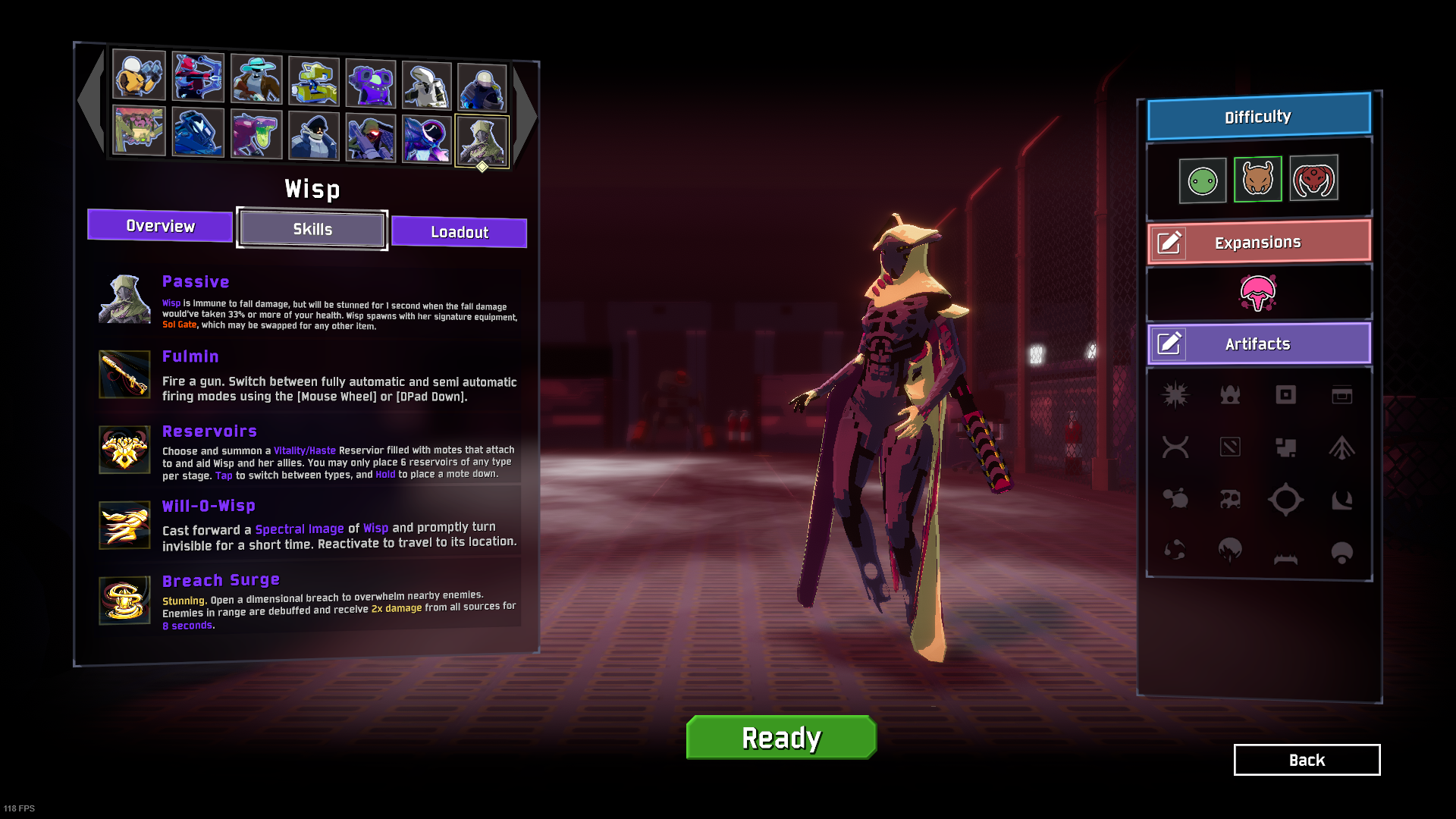Pick the Huntress portrait with the bow
The width and height of the screenshot is (1456, 819).
tap(198, 77)
